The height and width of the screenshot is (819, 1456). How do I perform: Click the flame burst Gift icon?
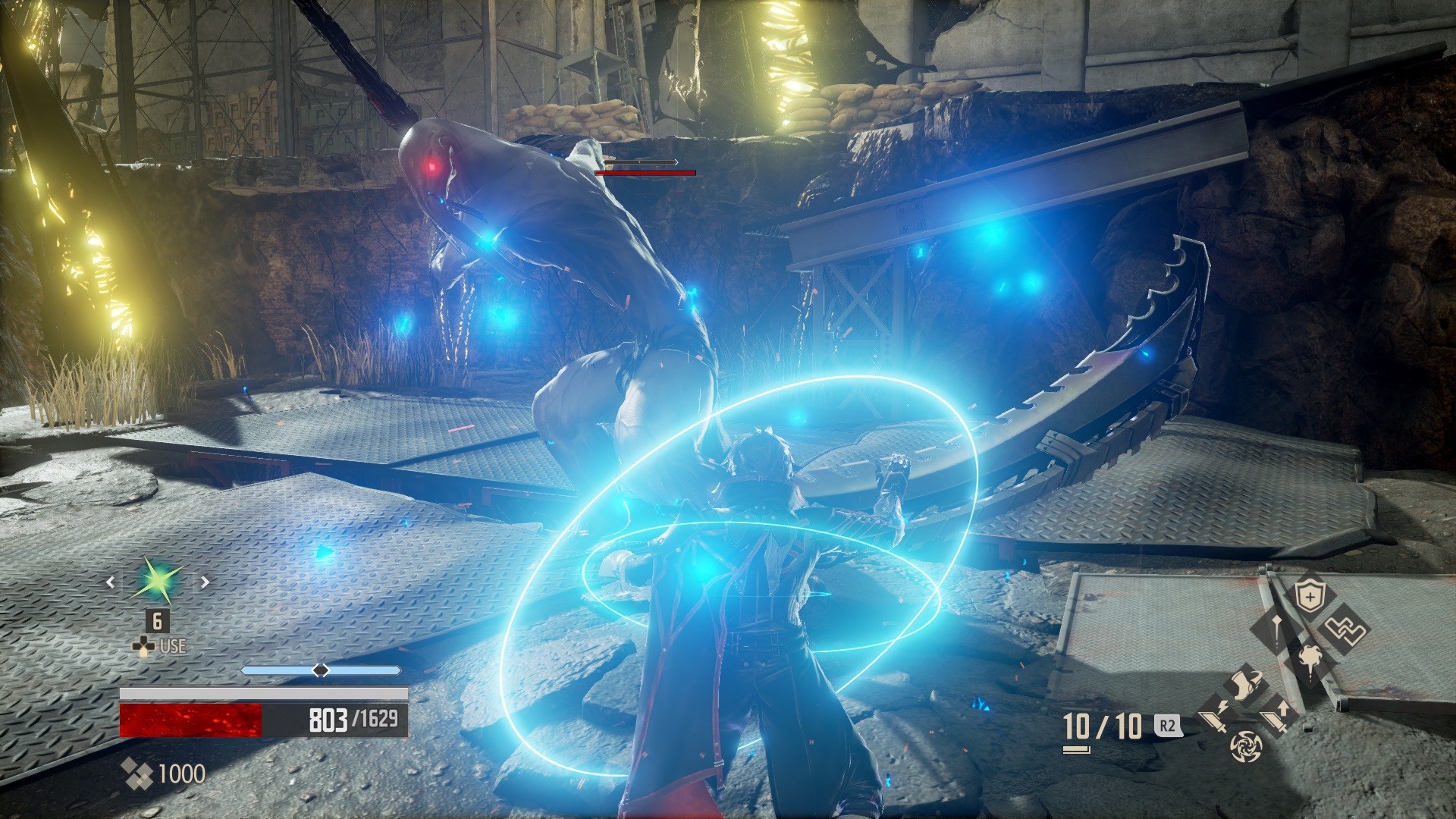(x=1309, y=661)
